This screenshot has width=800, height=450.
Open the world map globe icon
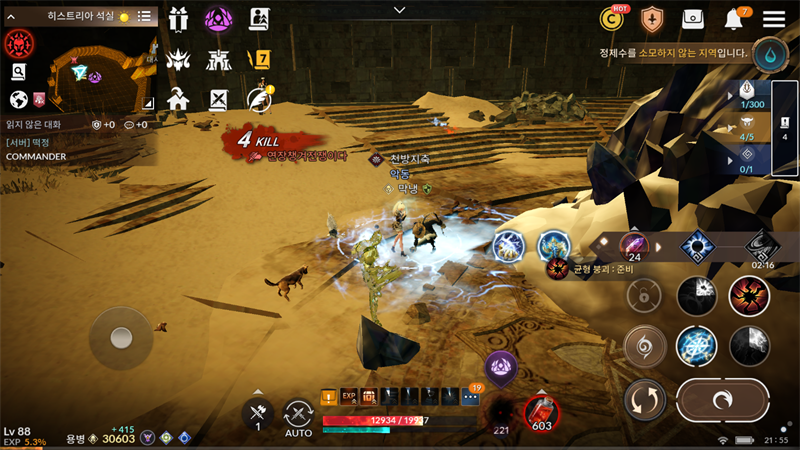point(17,99)
